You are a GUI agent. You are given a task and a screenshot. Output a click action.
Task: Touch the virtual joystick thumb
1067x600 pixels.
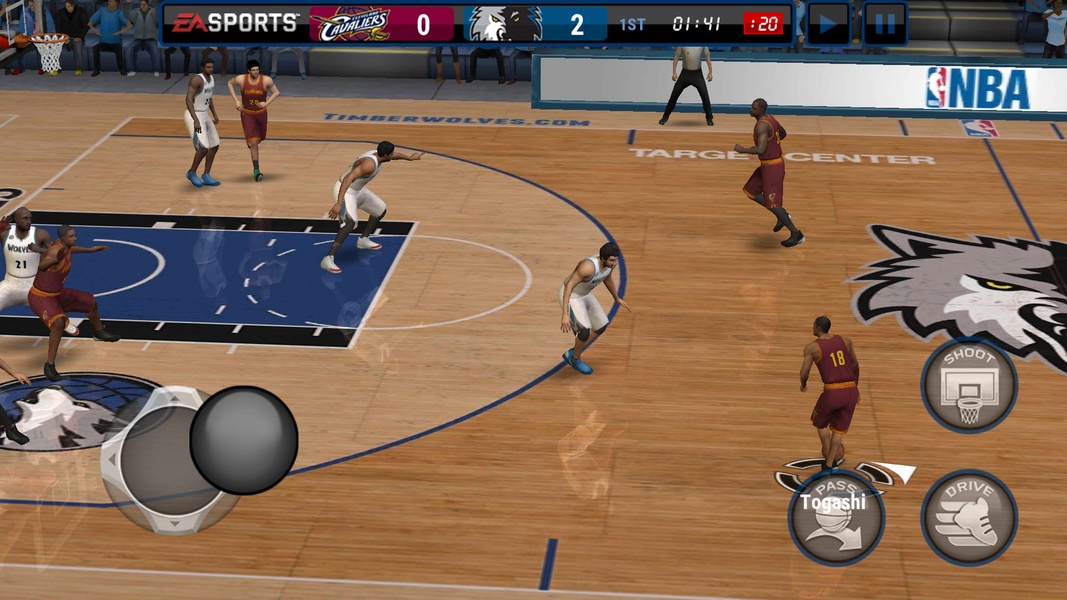coord(244,440)
